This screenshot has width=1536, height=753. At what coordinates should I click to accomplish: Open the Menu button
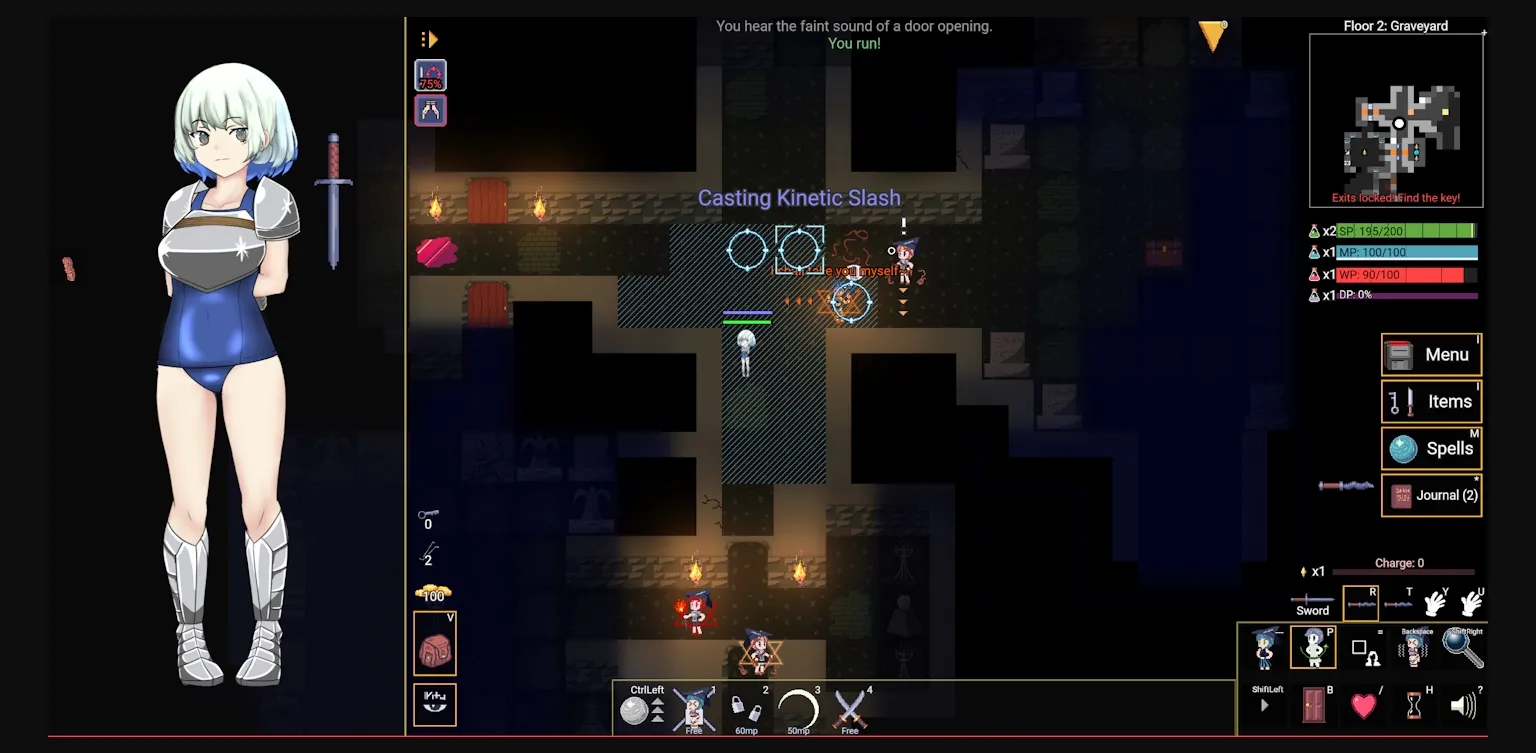1431,355
